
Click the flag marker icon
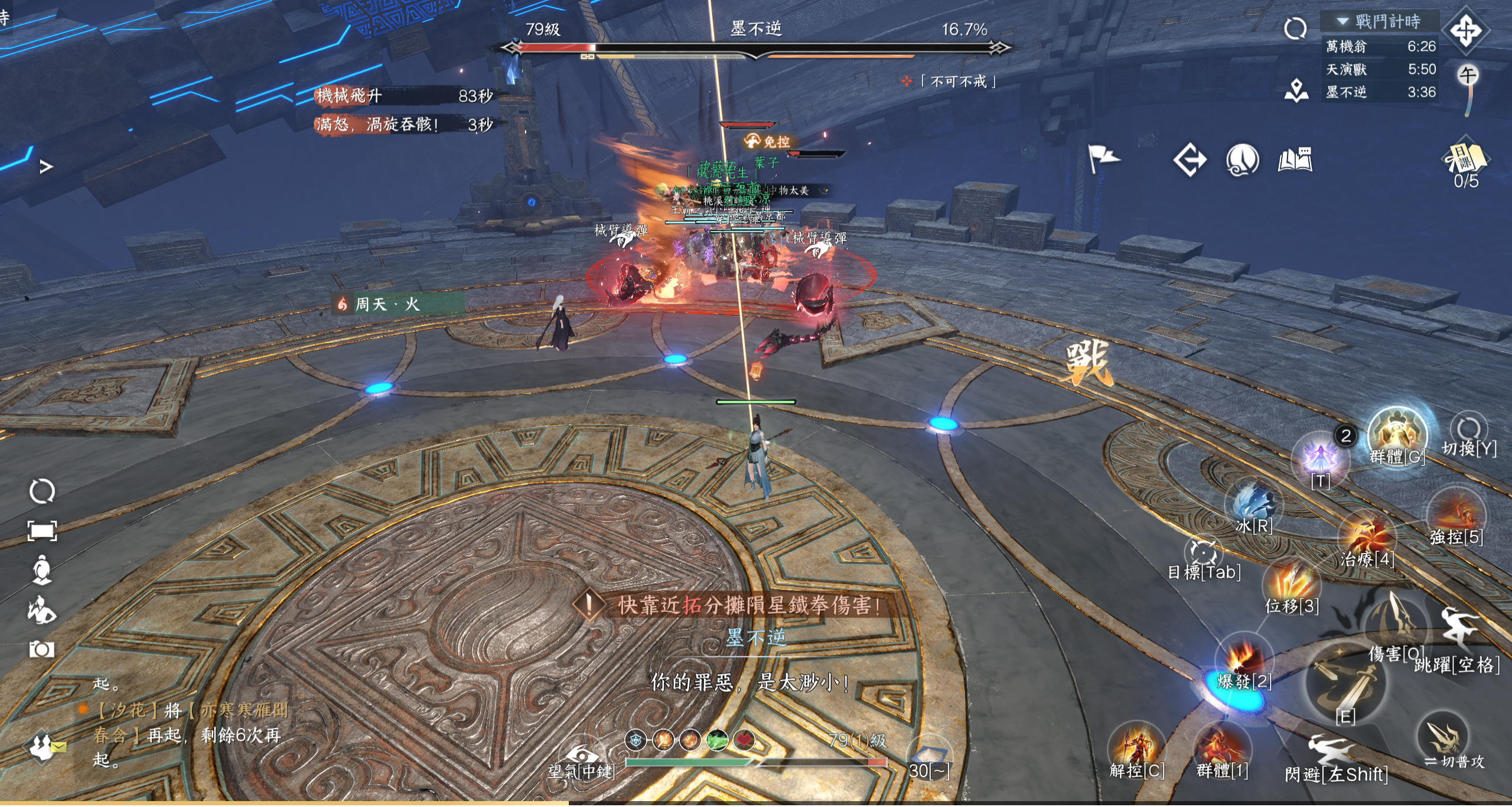tap(1102, 158)
